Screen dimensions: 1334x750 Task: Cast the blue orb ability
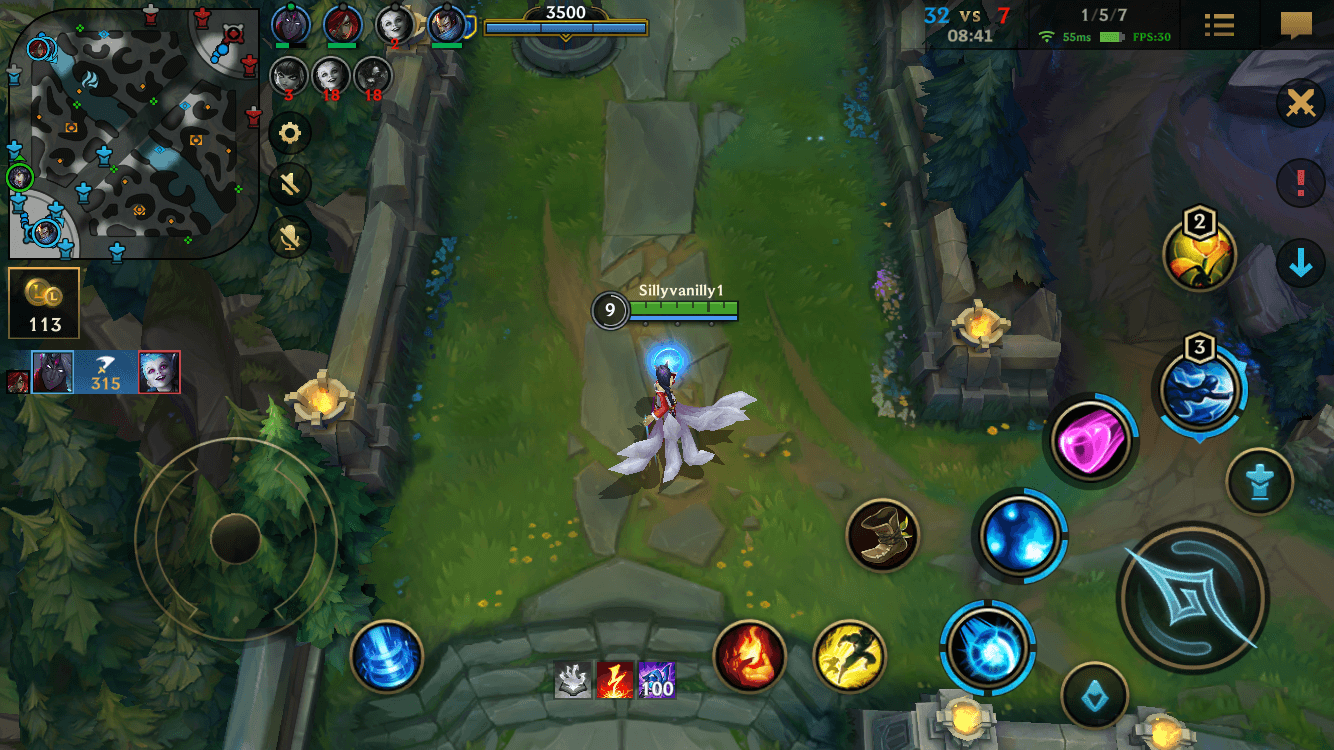pyautogui.click(x=1021, y=533)
